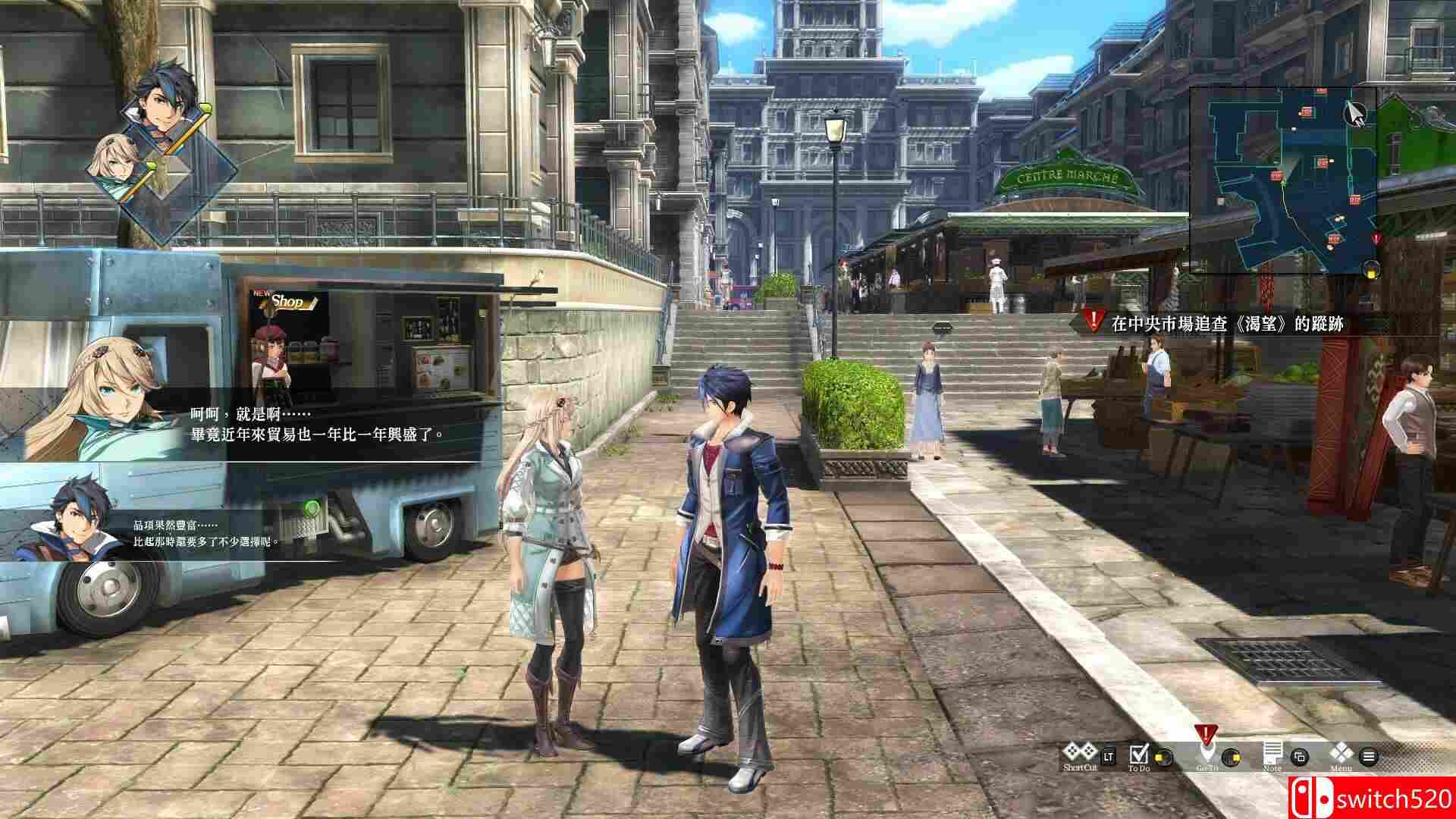Open the Menu hamburger icon

tap(1369, 757)
